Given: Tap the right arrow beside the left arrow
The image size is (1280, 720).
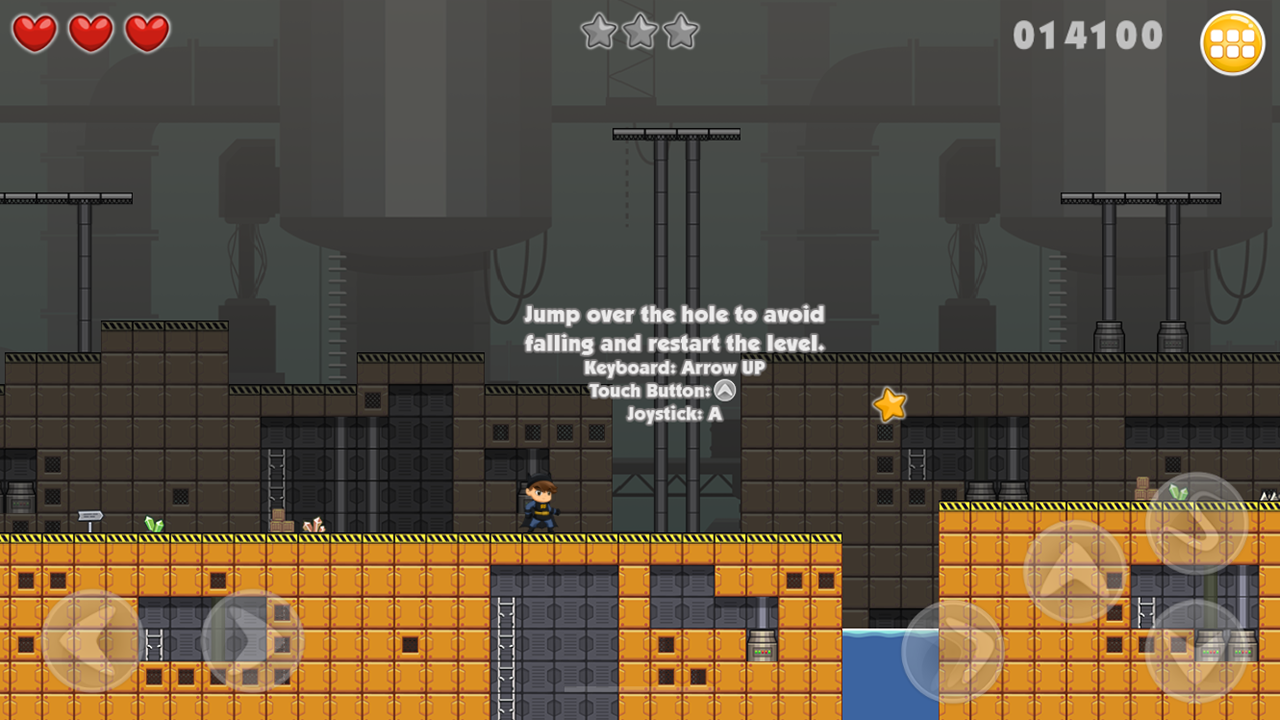Looking at the screenshot, I should tap(252, 641).
